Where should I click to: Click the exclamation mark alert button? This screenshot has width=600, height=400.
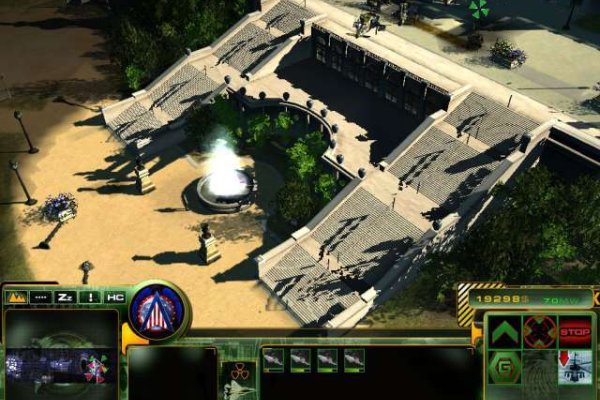point(91,297)
